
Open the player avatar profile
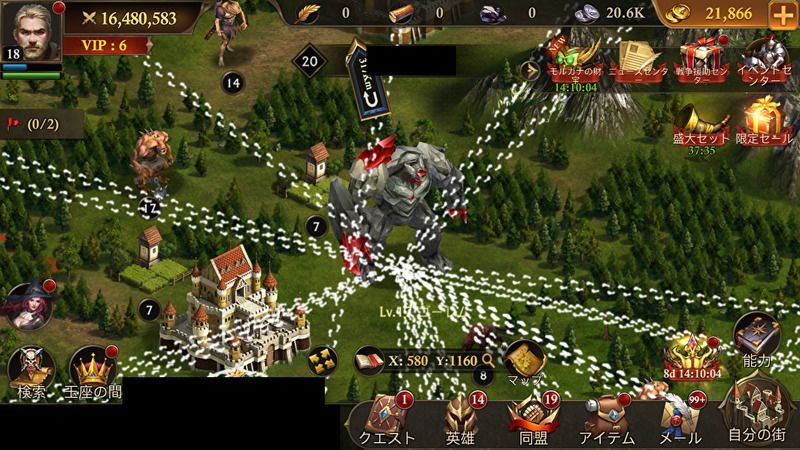pos(28,30)
